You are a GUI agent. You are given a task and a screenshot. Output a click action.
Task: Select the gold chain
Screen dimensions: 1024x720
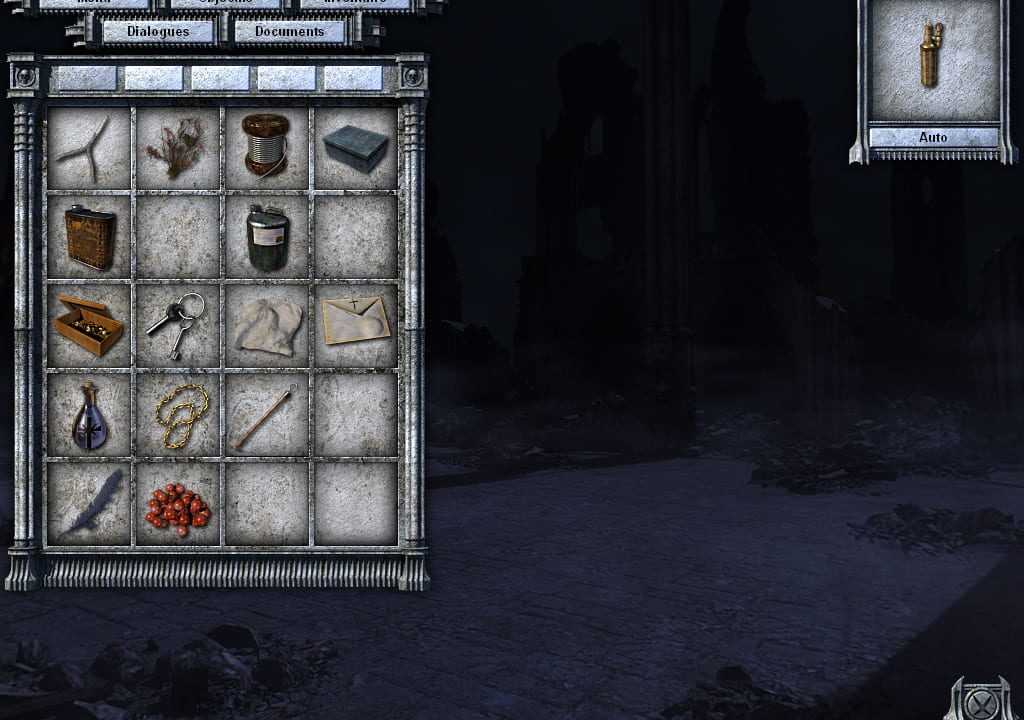point(179,414)
